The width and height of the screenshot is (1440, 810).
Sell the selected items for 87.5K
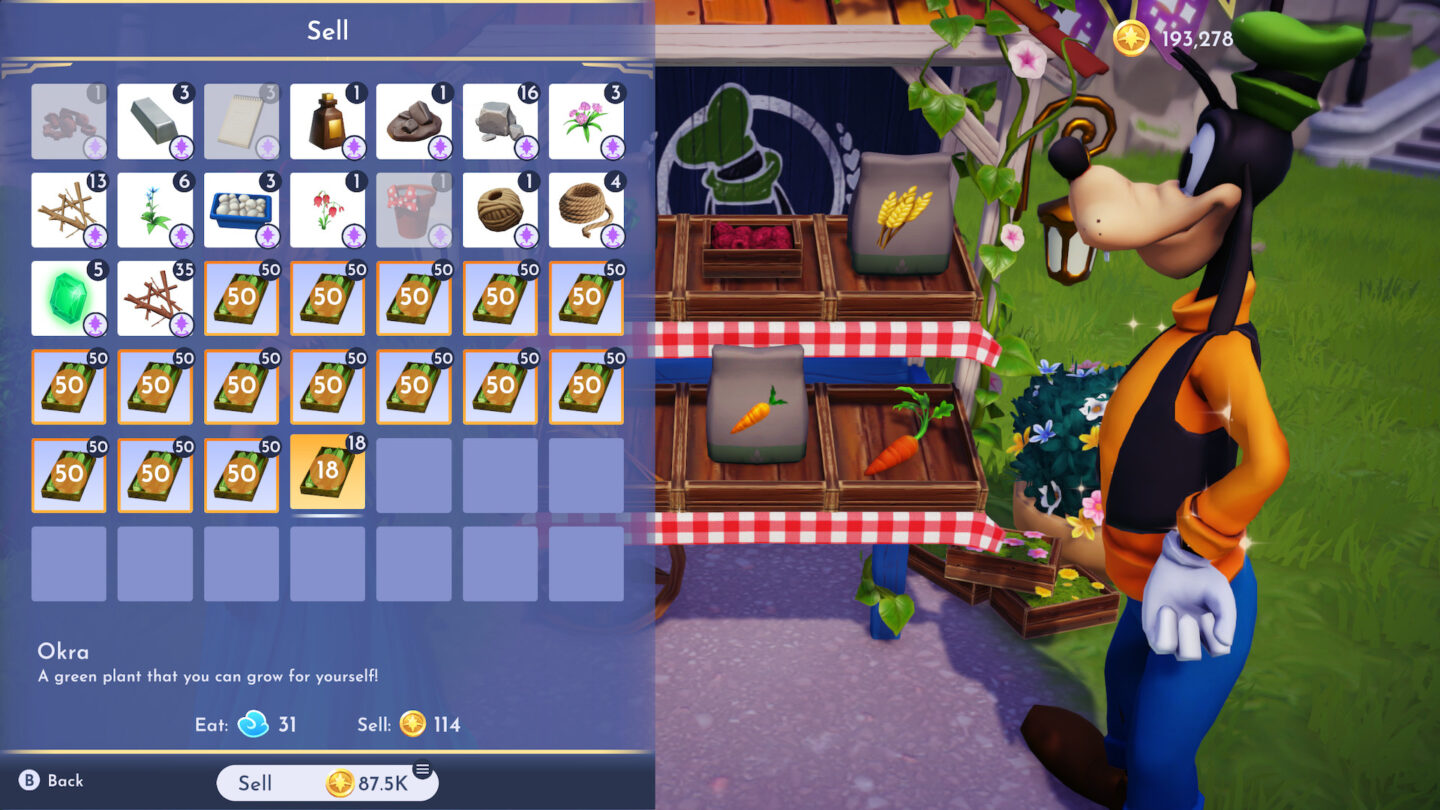pos(327,783)
